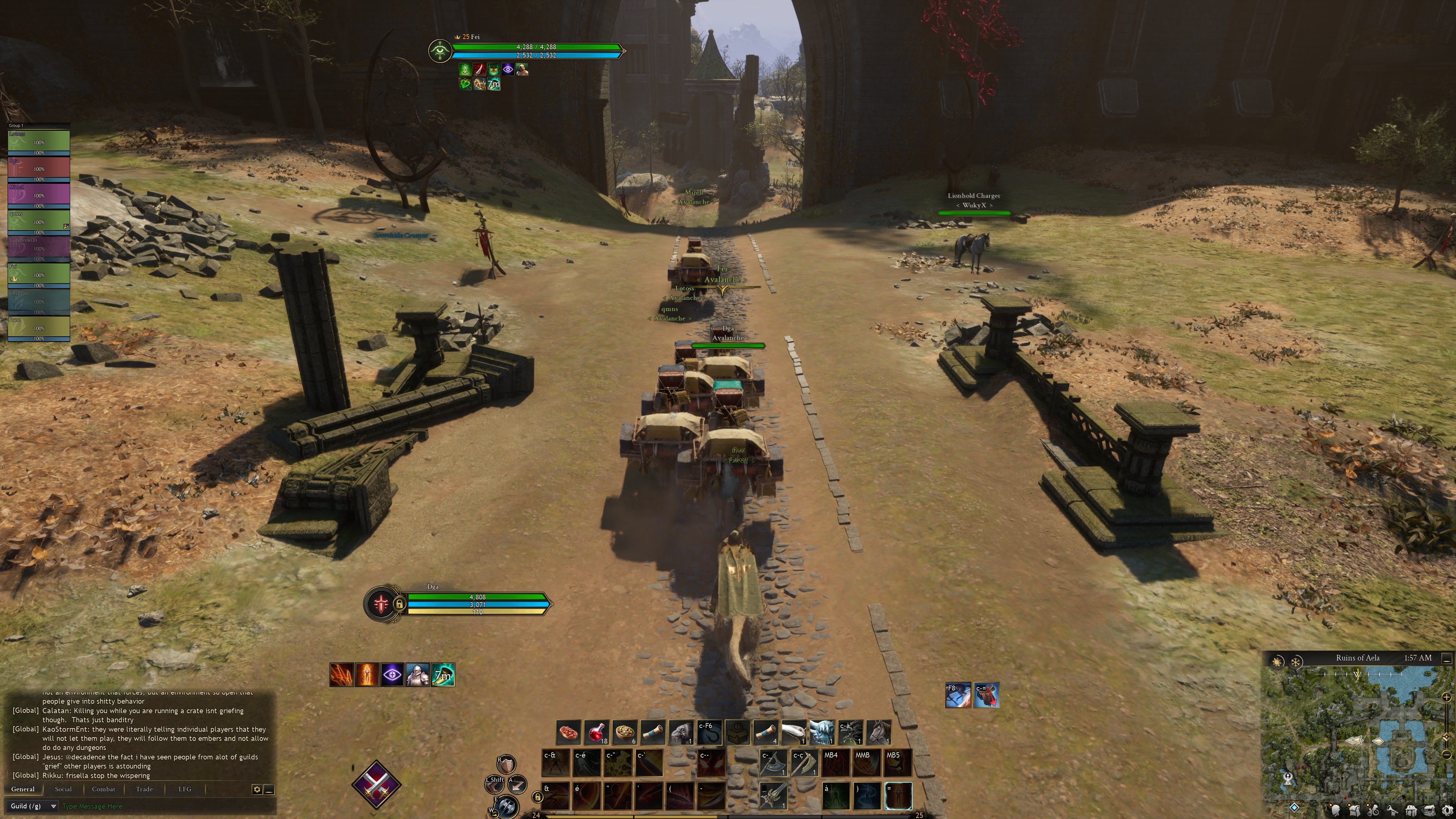Select the Trade chat tab
This screenshot has width=1456, height=819.
point(144,789)
